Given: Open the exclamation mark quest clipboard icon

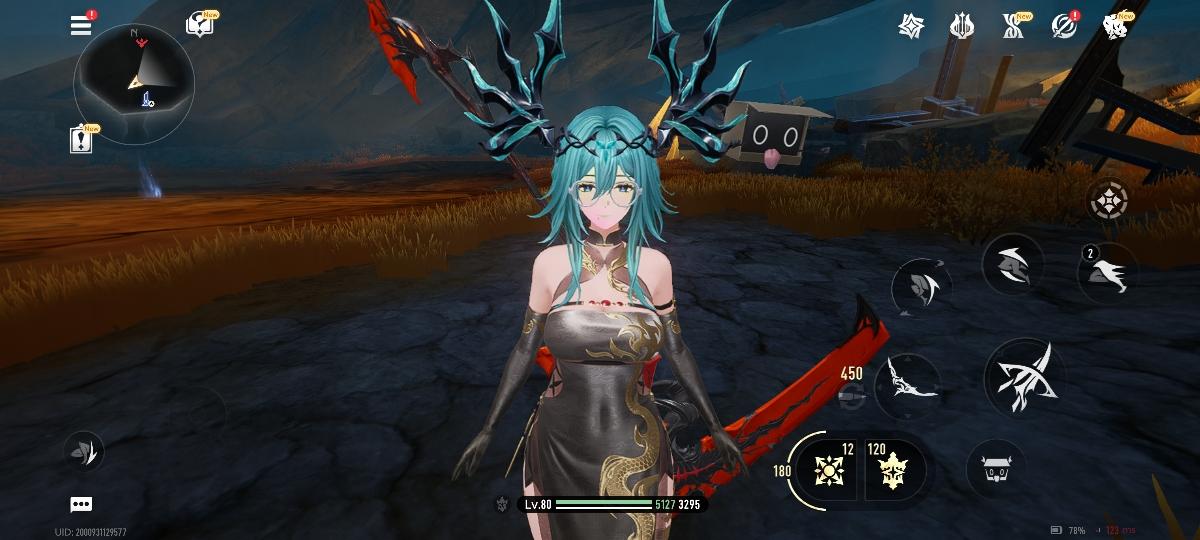Looking at the screenshot, I should pyautogui.click(x=82, y=140).
